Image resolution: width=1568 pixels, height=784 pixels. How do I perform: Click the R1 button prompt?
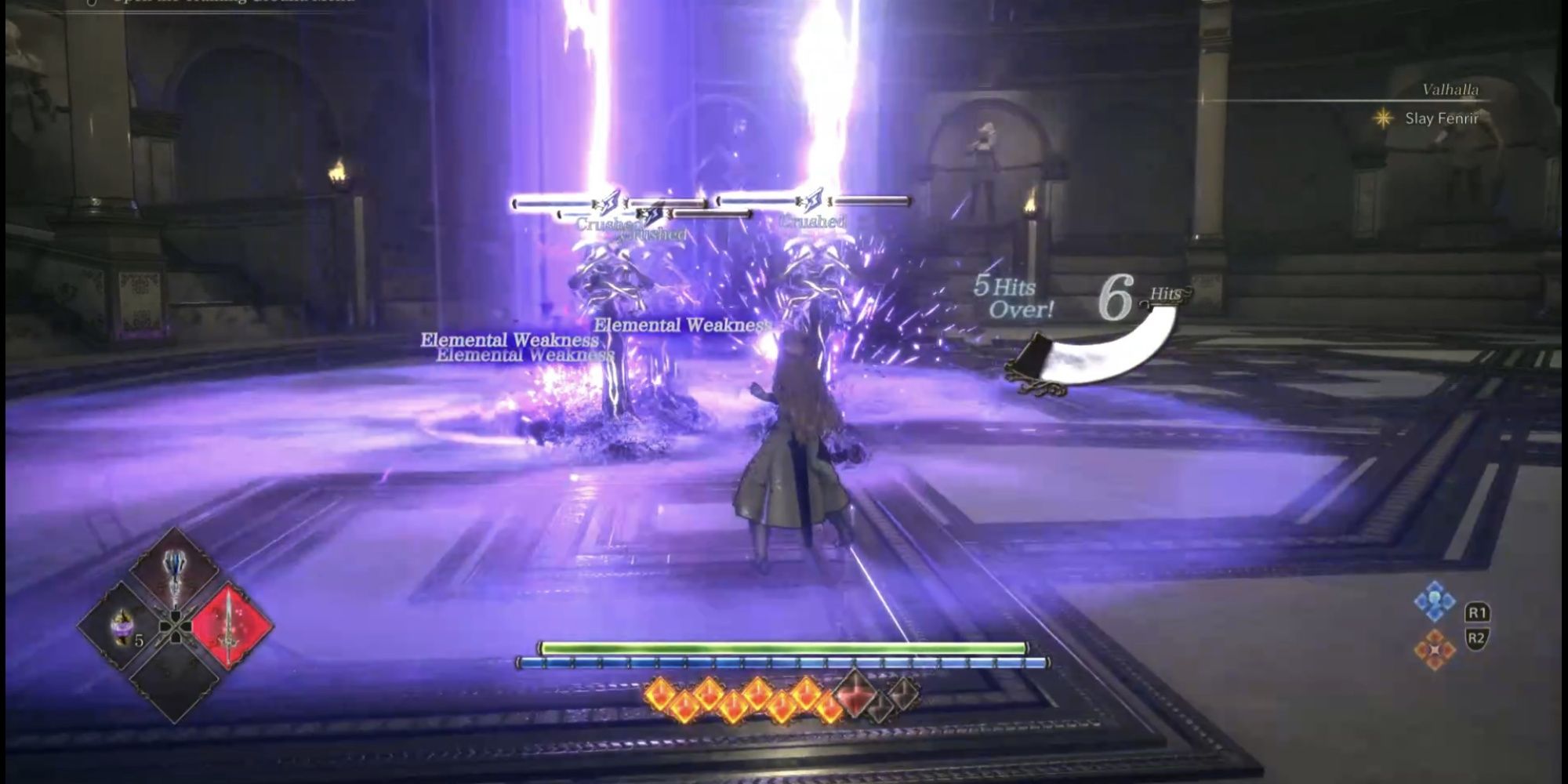[1478, 612]
